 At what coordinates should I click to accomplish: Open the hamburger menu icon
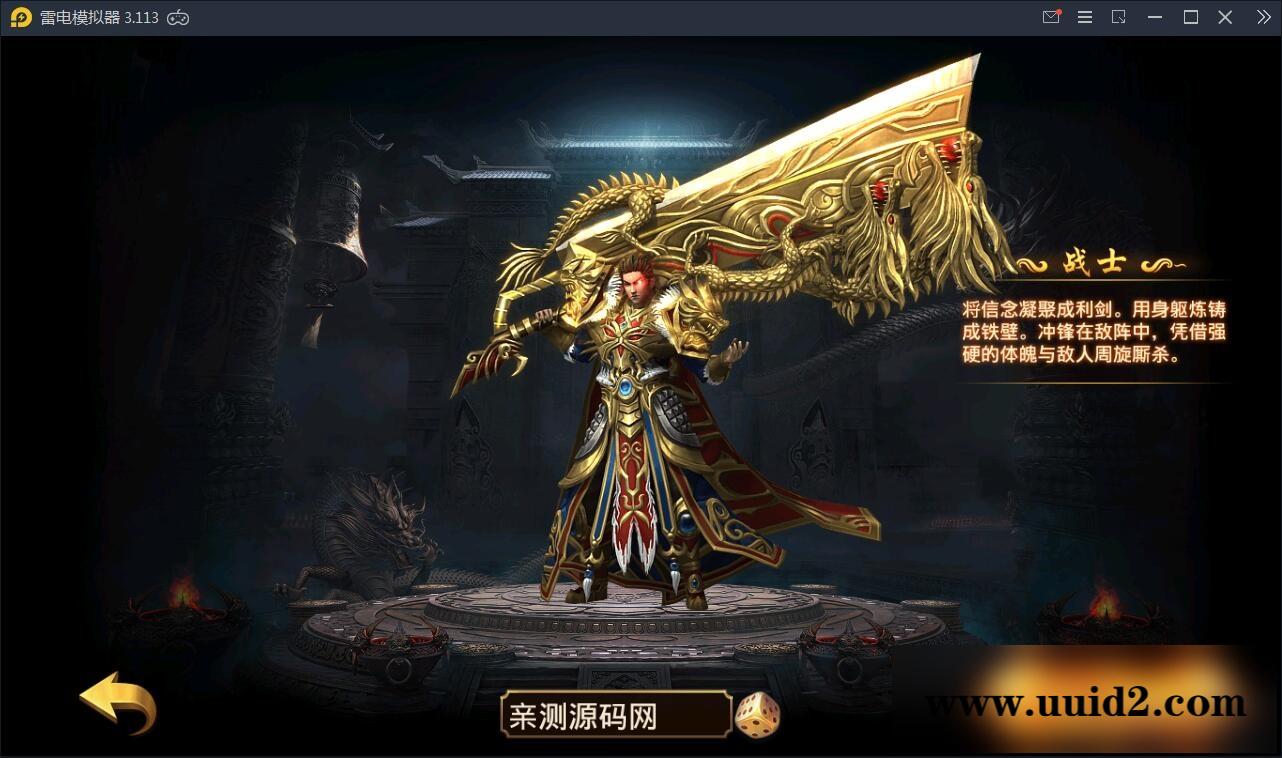1085,17
